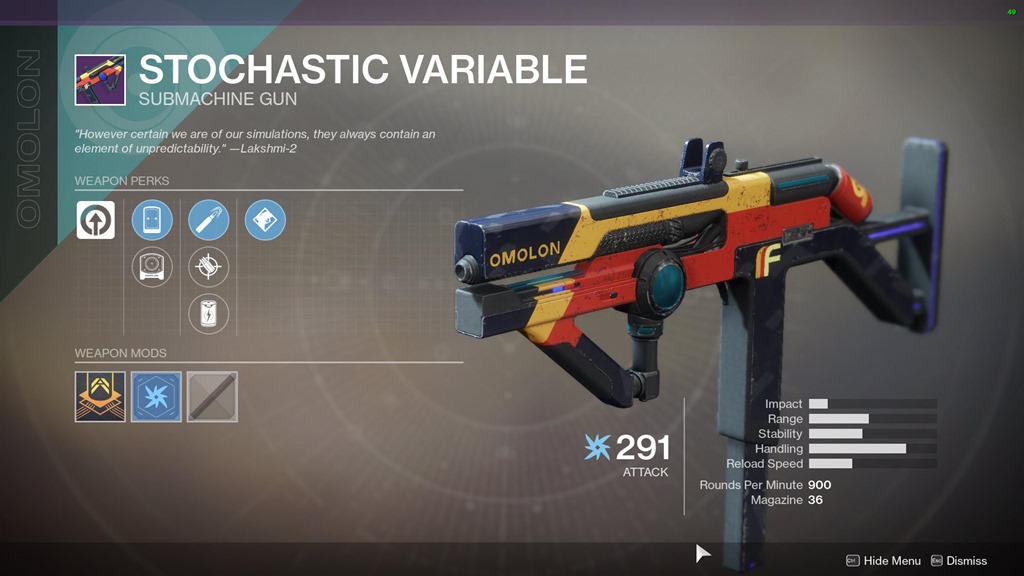The image size is (1024, 576).
Task: Pick the battery magazine perk
Action: point(209,314)
